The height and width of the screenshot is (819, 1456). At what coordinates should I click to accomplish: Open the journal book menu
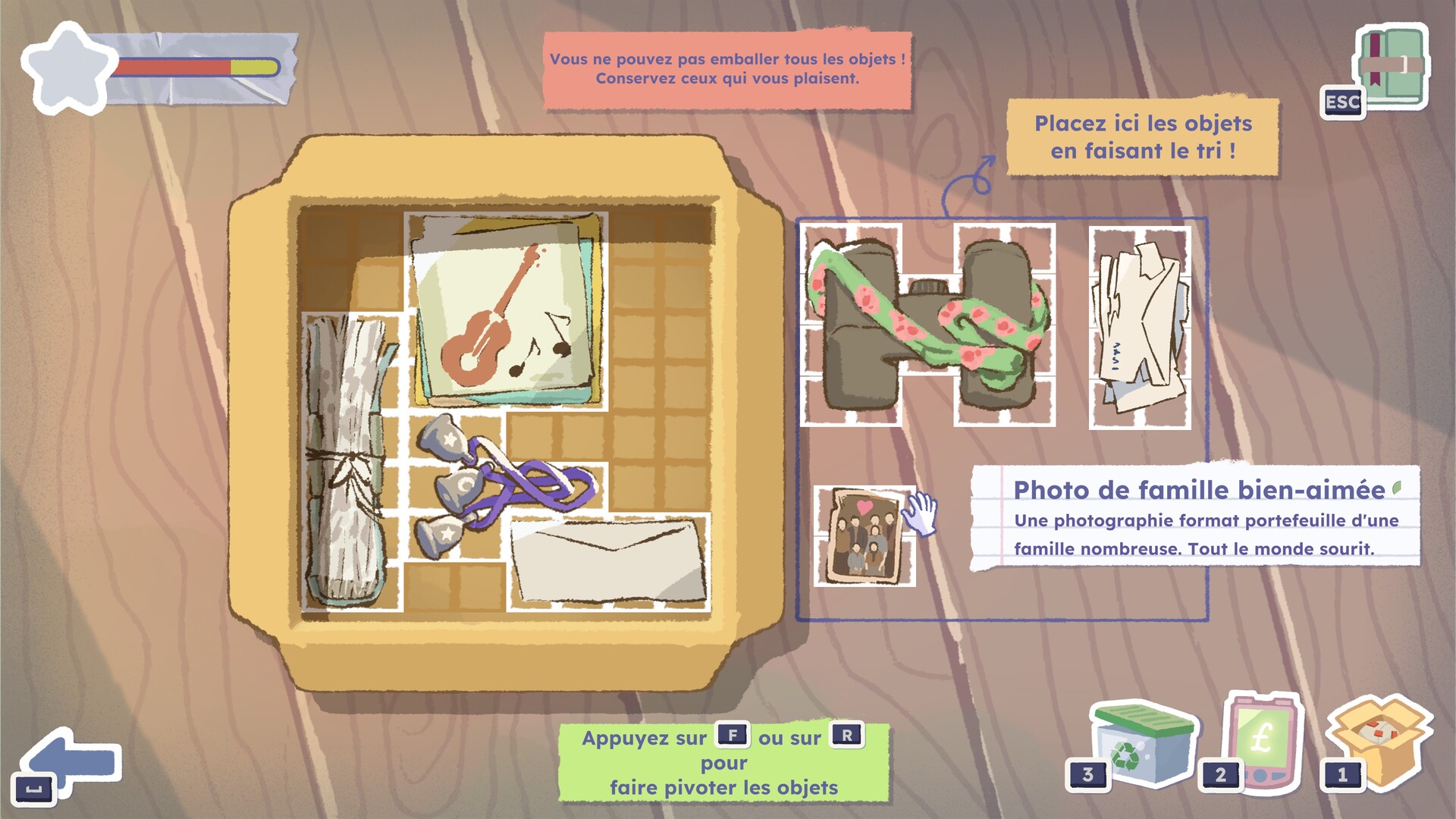click(x=1392, y=70)
